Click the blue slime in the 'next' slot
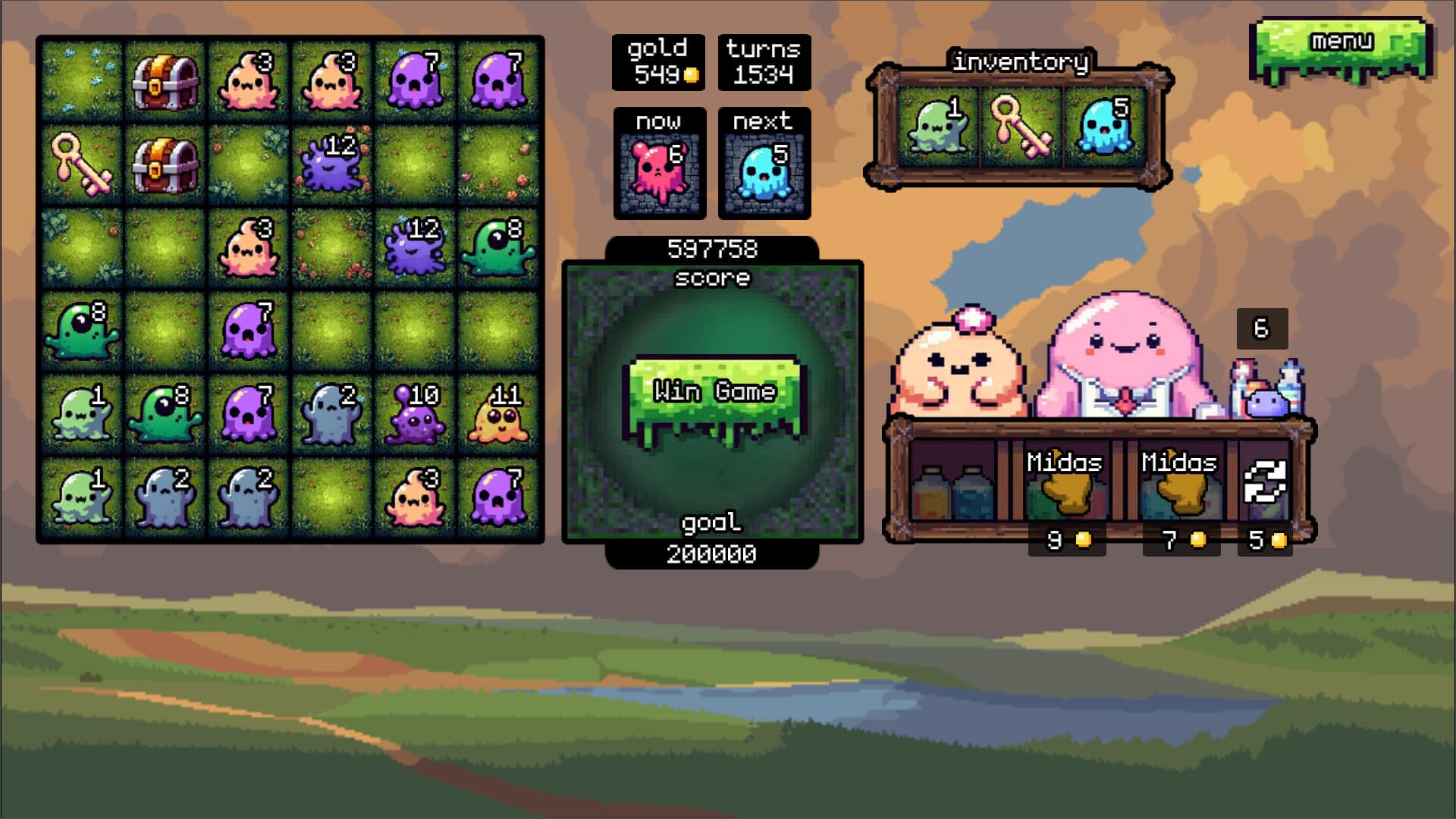 point(764,171)
